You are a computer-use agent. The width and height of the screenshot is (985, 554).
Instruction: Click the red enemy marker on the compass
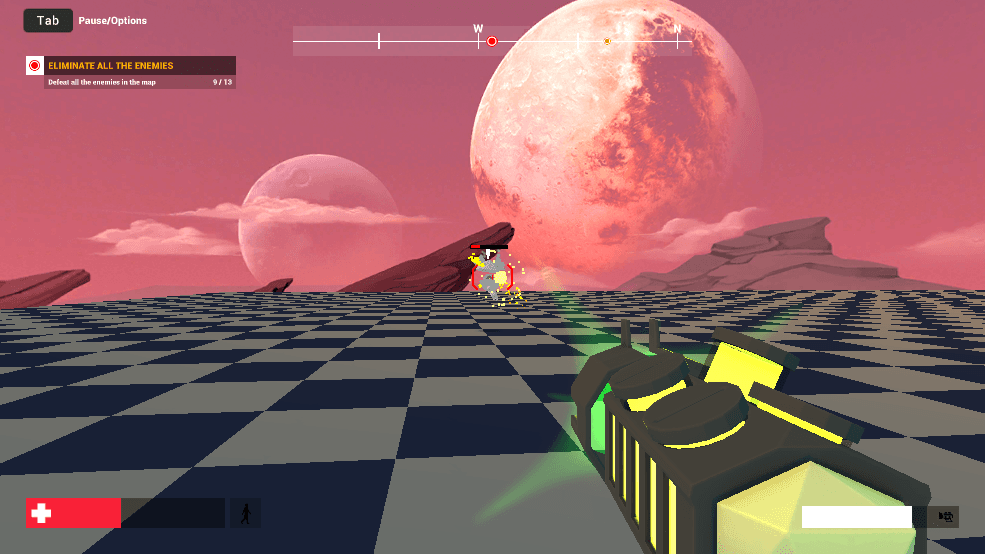click(492, 41)
